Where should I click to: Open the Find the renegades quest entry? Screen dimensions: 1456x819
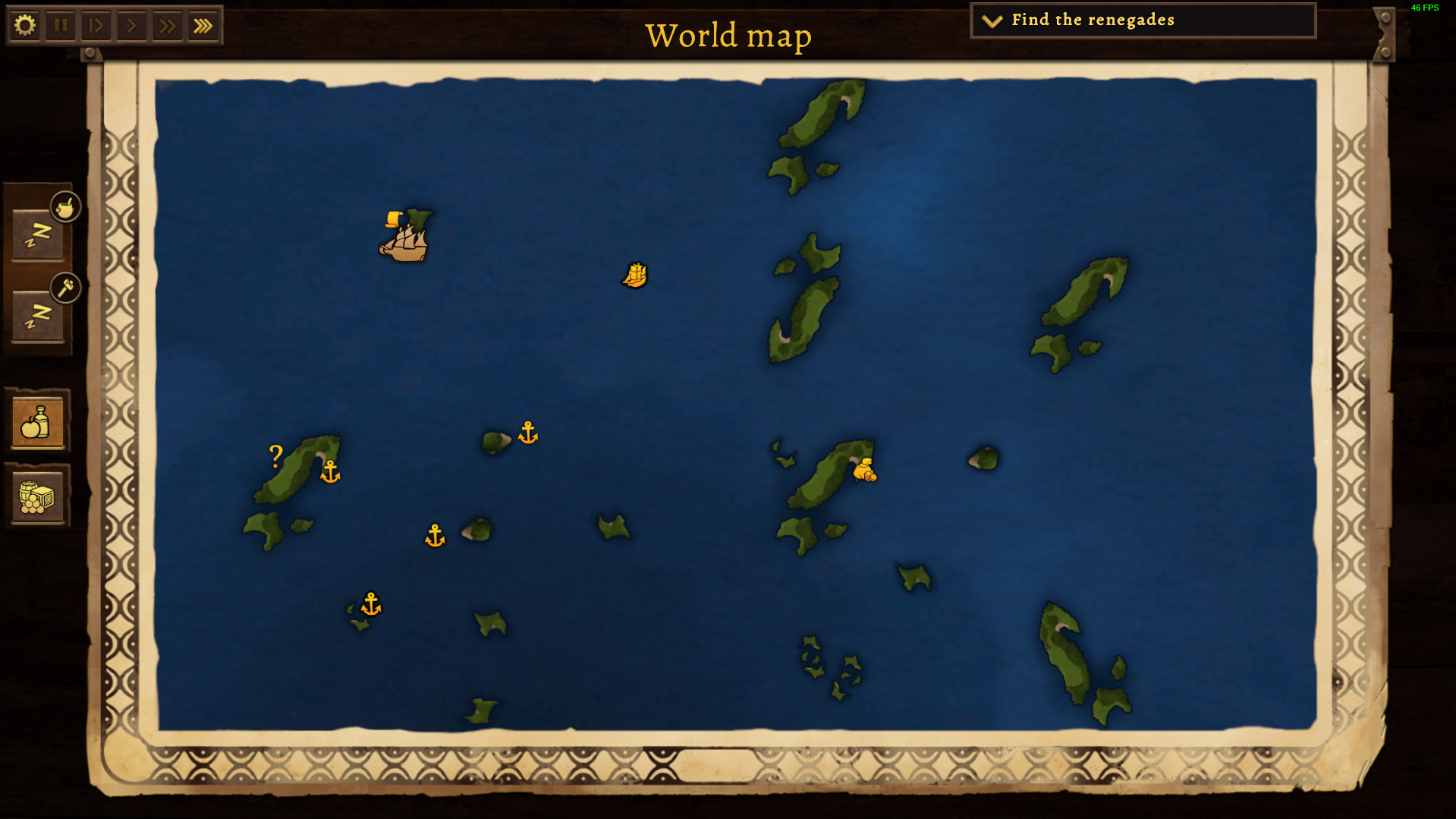pyautogui.click(x=1093, y=20)
